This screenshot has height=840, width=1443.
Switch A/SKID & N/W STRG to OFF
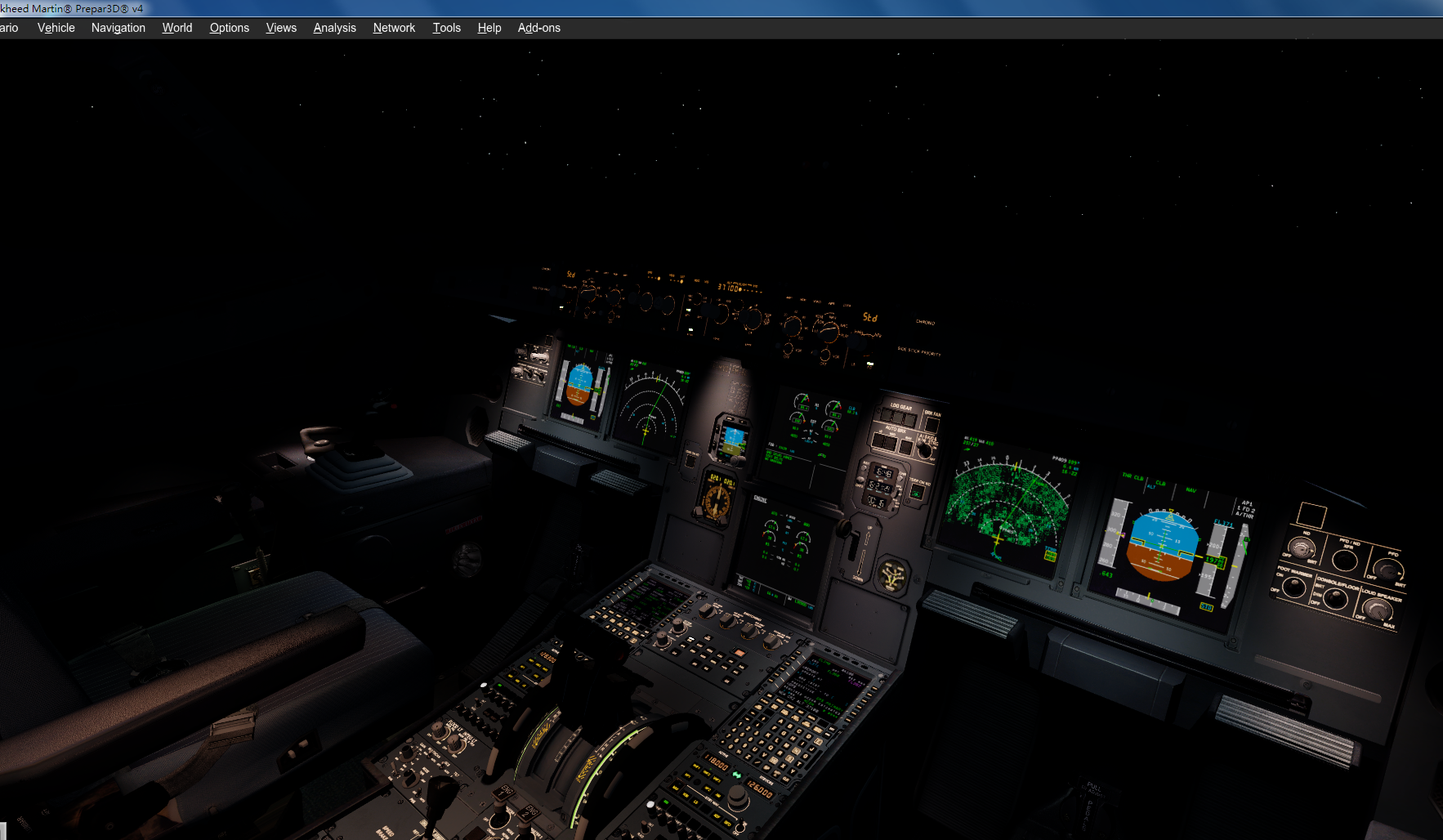[924, 449]
